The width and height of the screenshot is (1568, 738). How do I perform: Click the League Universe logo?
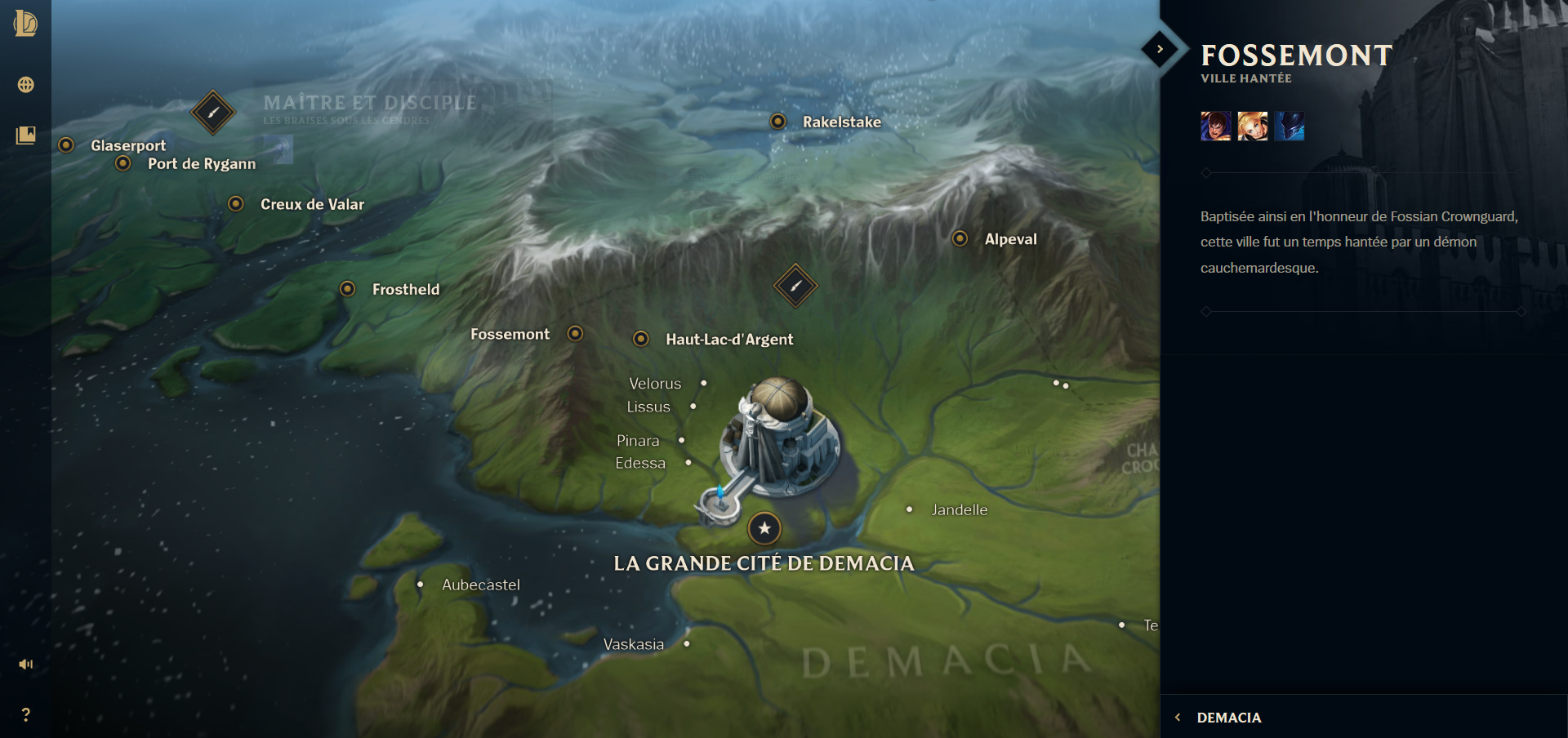coord(24,24)
